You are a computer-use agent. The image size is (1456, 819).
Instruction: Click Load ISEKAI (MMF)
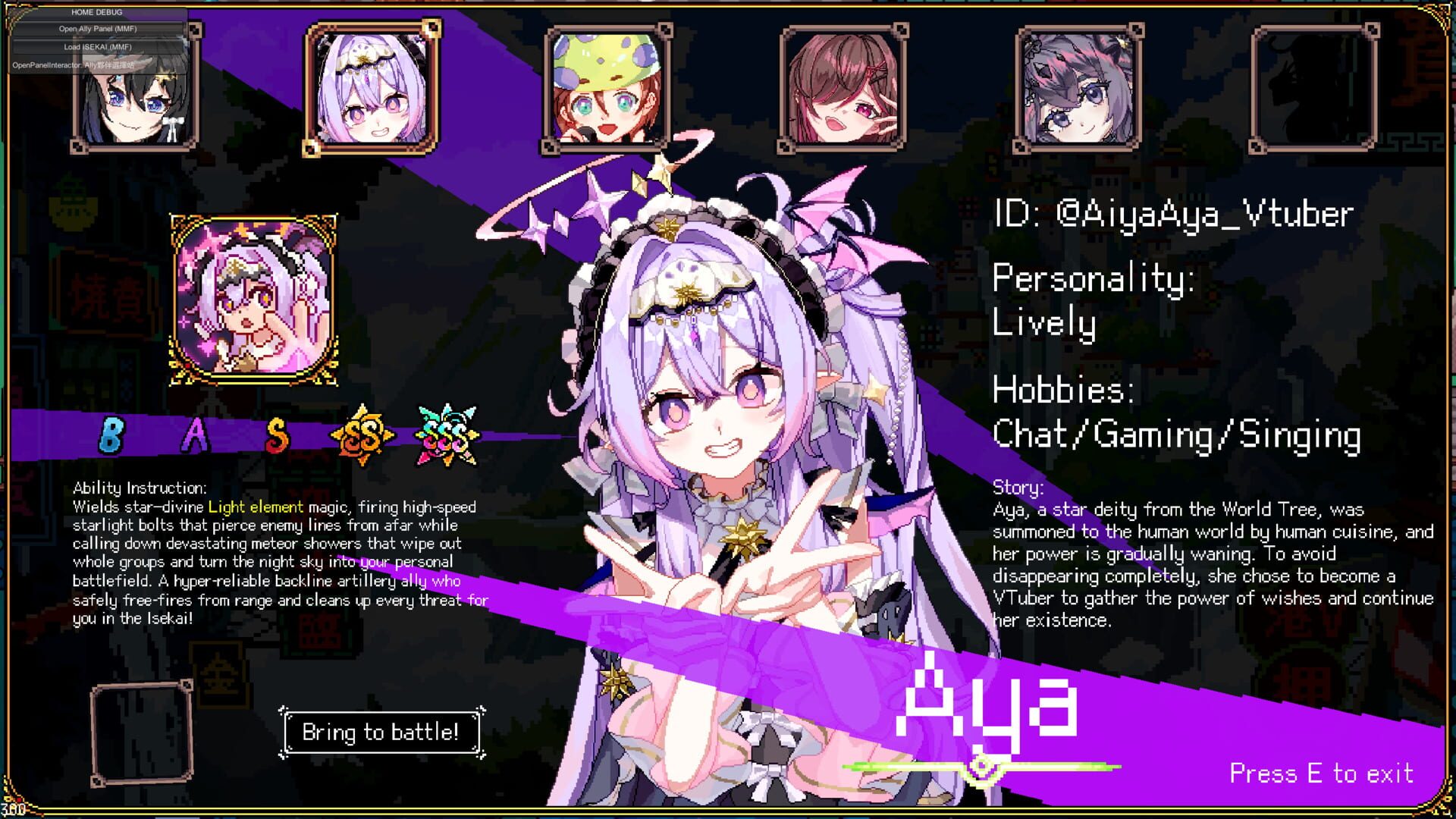pyautogui.click(x=97, y=47)
